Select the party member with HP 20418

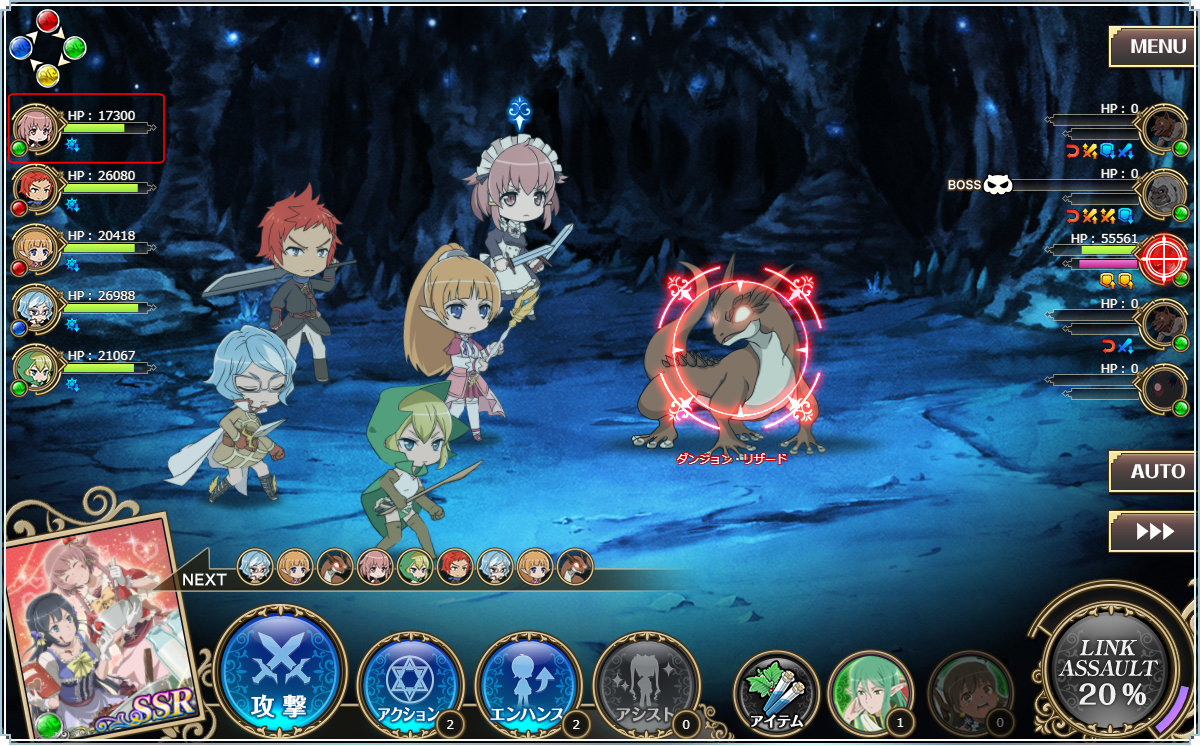[x=86, y=248]
